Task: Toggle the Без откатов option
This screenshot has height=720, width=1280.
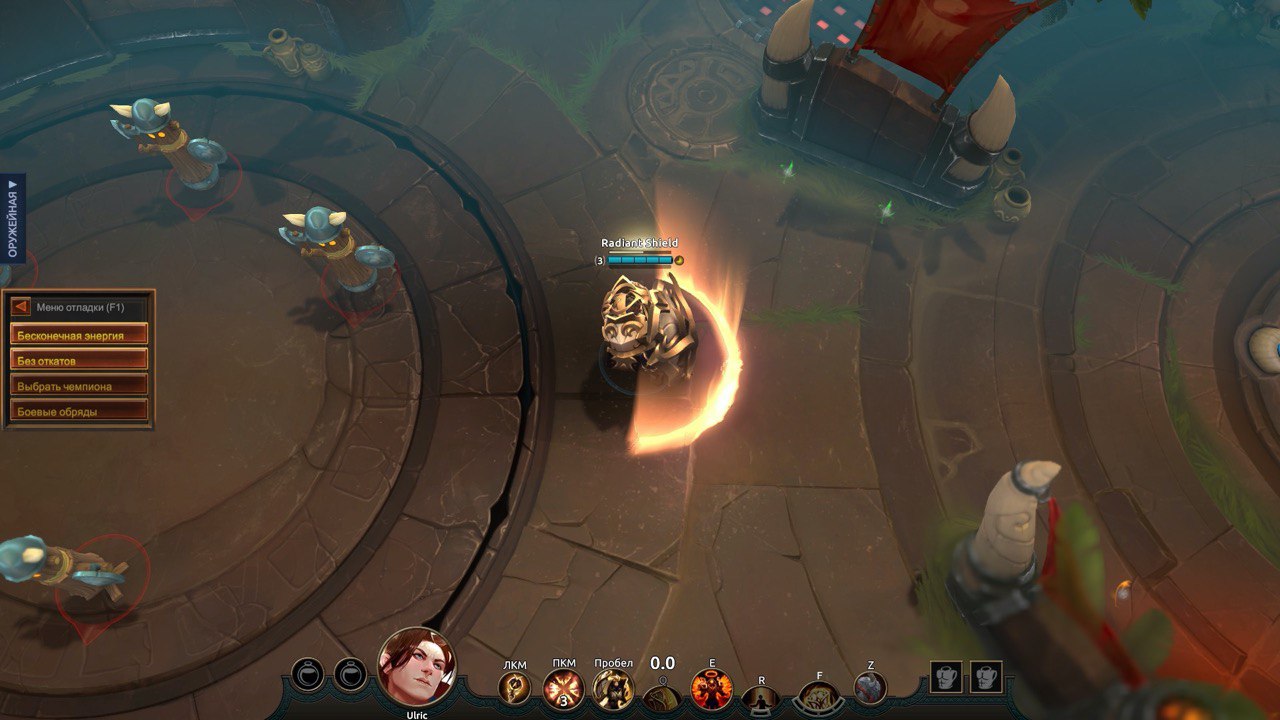Action: click(79, 360)
